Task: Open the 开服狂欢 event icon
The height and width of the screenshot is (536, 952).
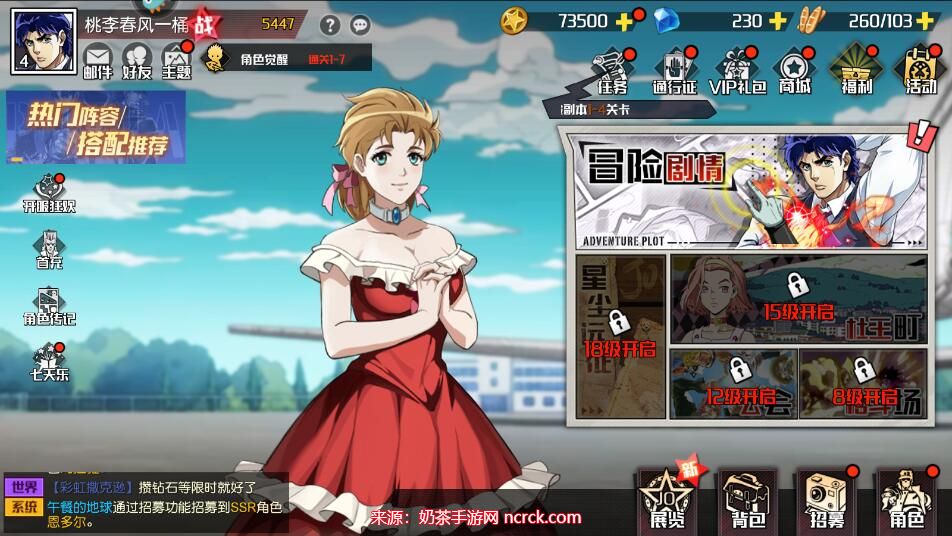Action: (x=49, y=194)
